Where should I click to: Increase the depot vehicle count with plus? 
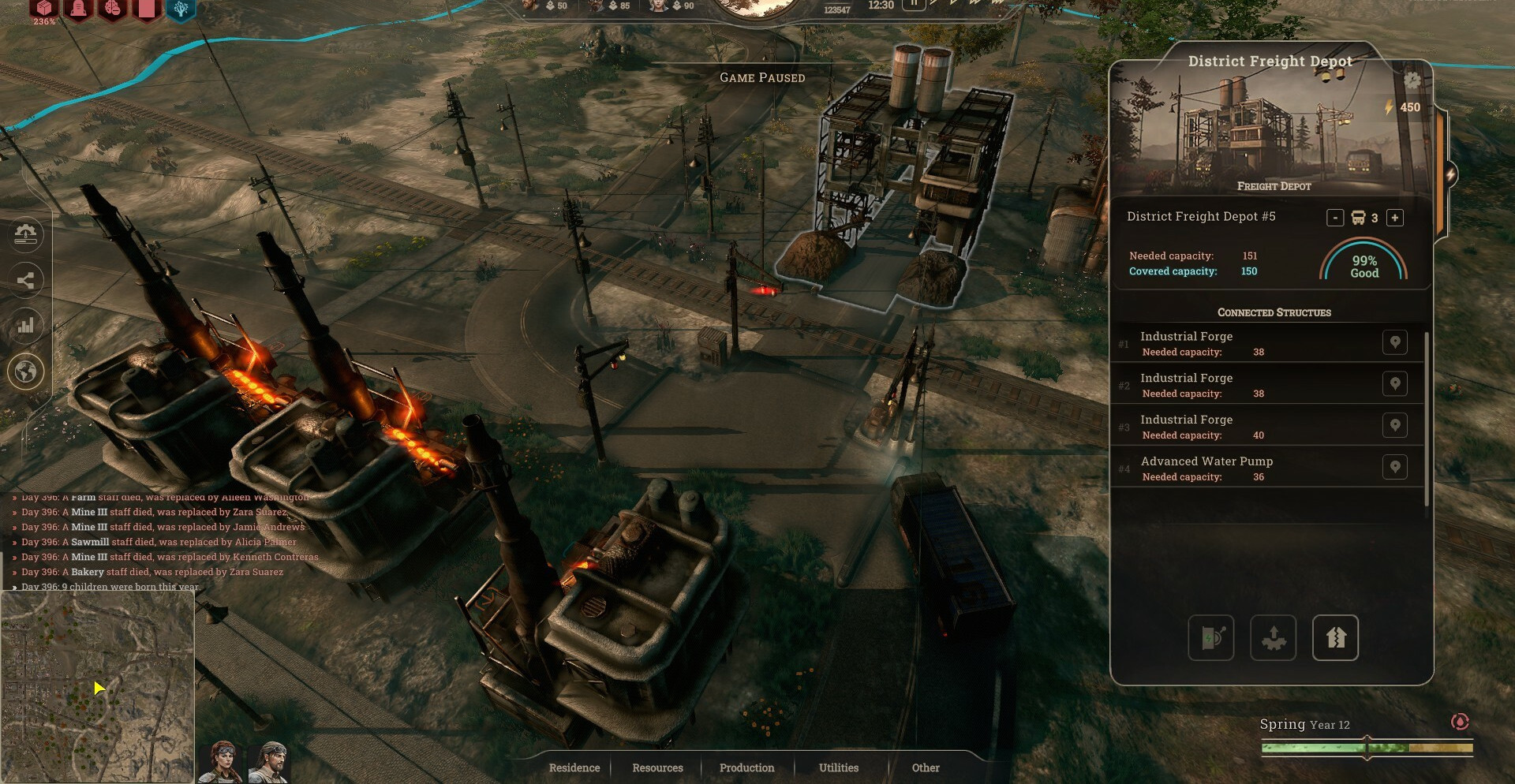coord(1395,218)
